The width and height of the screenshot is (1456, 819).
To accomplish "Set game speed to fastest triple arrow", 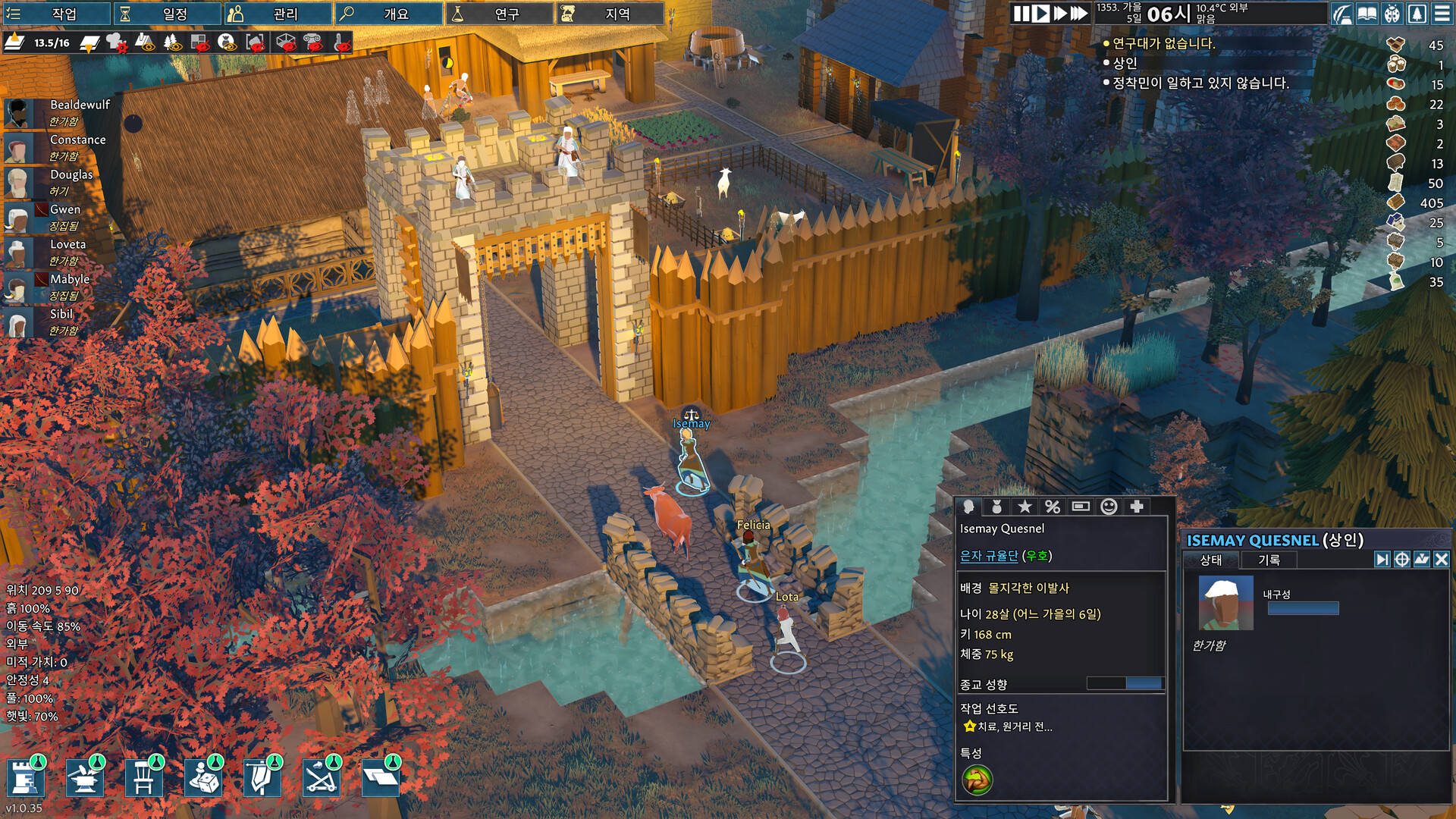I will [1078, 14].
